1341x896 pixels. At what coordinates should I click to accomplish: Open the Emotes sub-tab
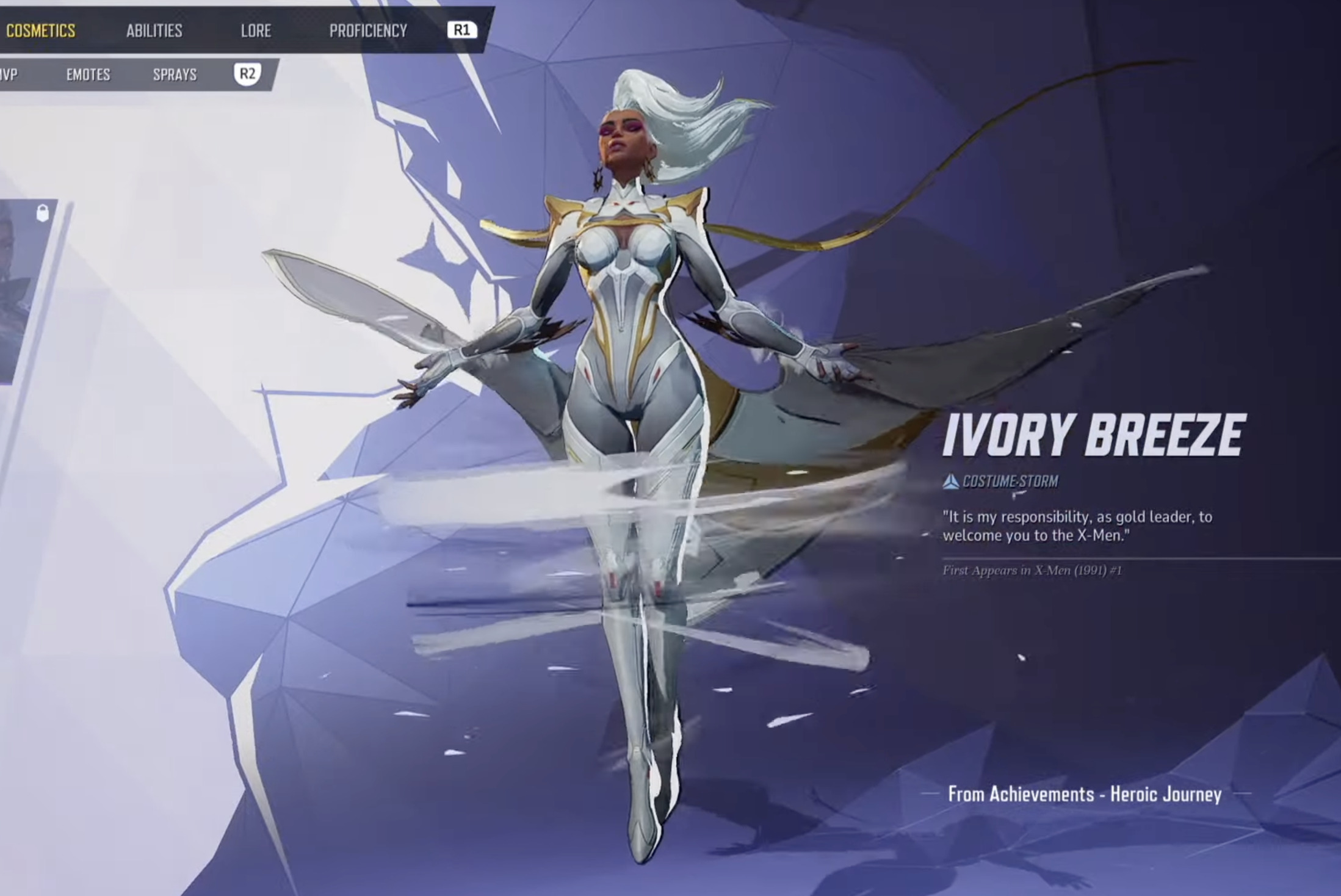coord(89,74)
